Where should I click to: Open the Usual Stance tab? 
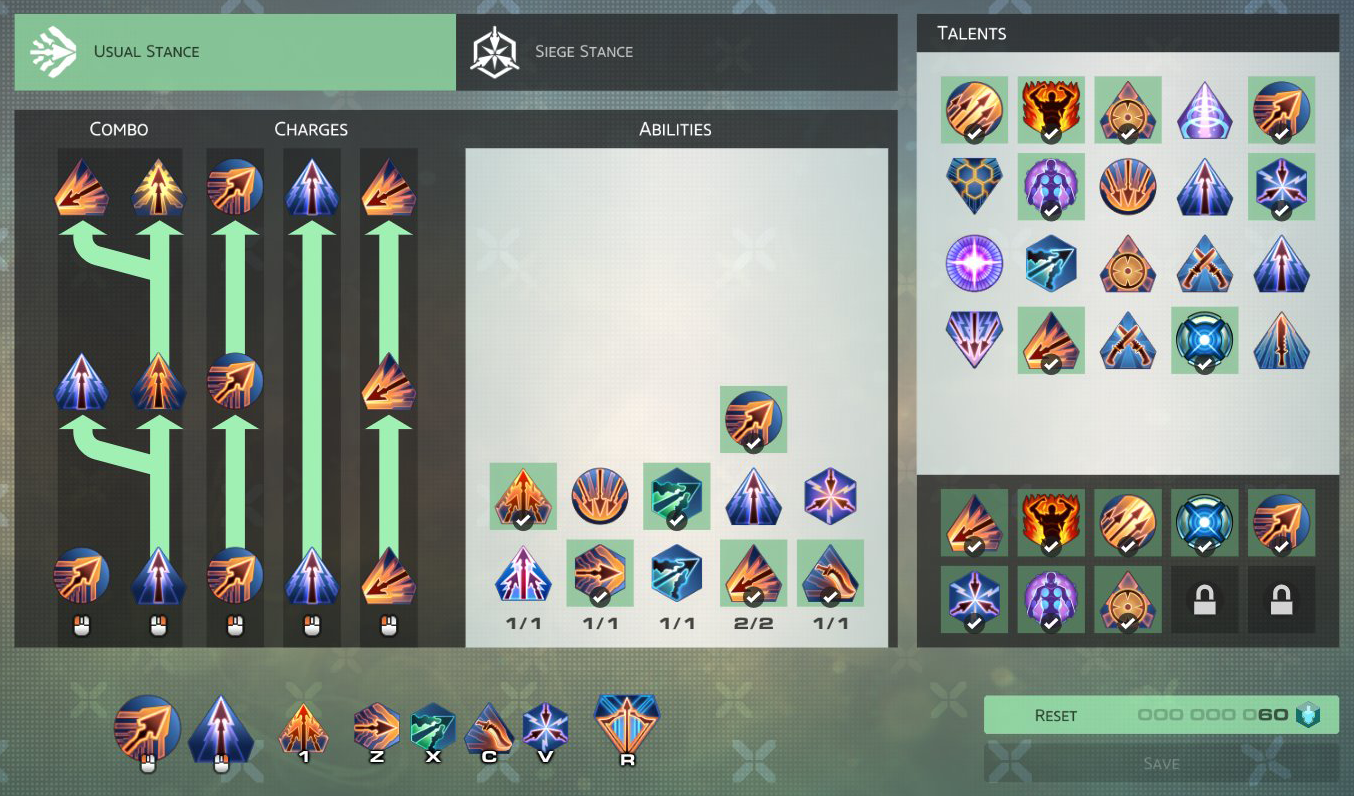tap(235, 51)
